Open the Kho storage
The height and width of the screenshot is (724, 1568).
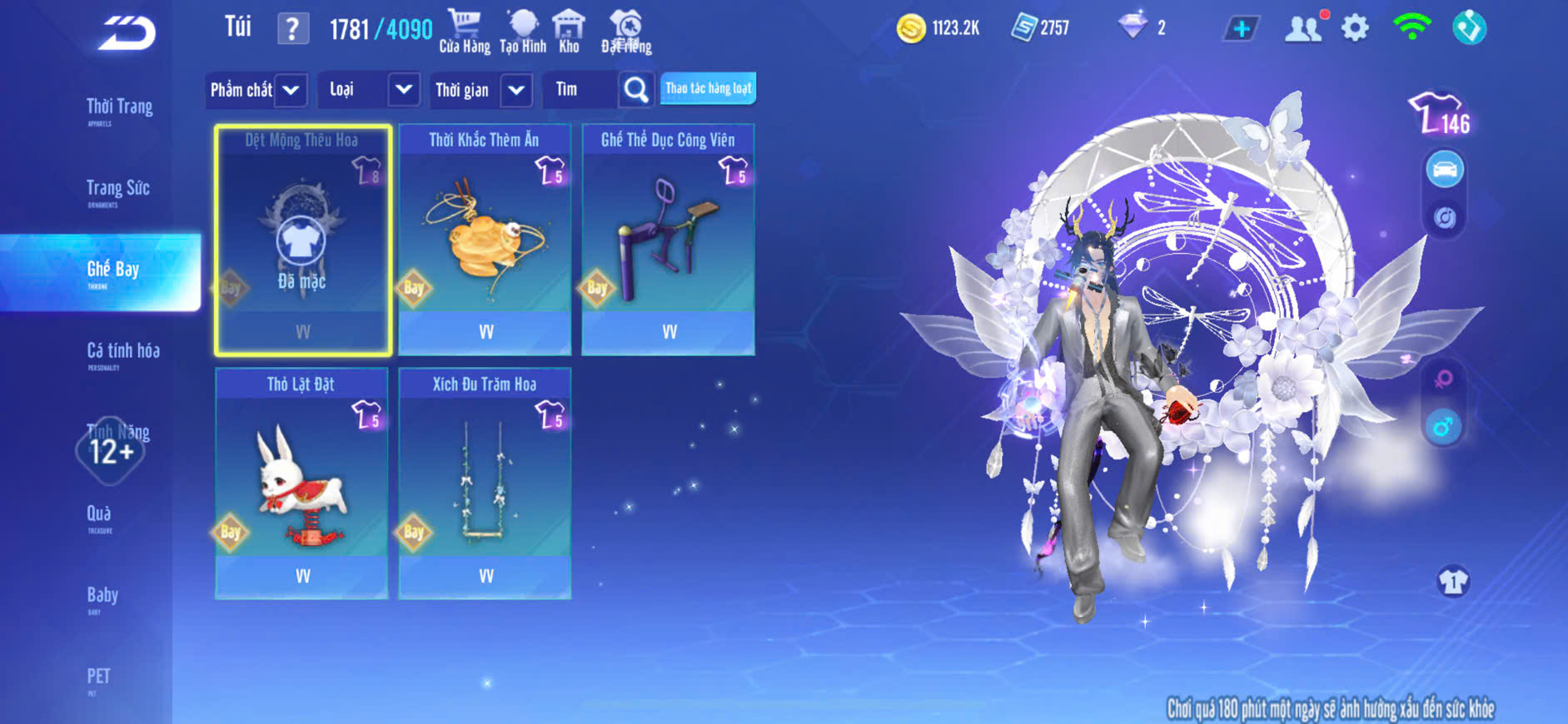pos(569,32)
